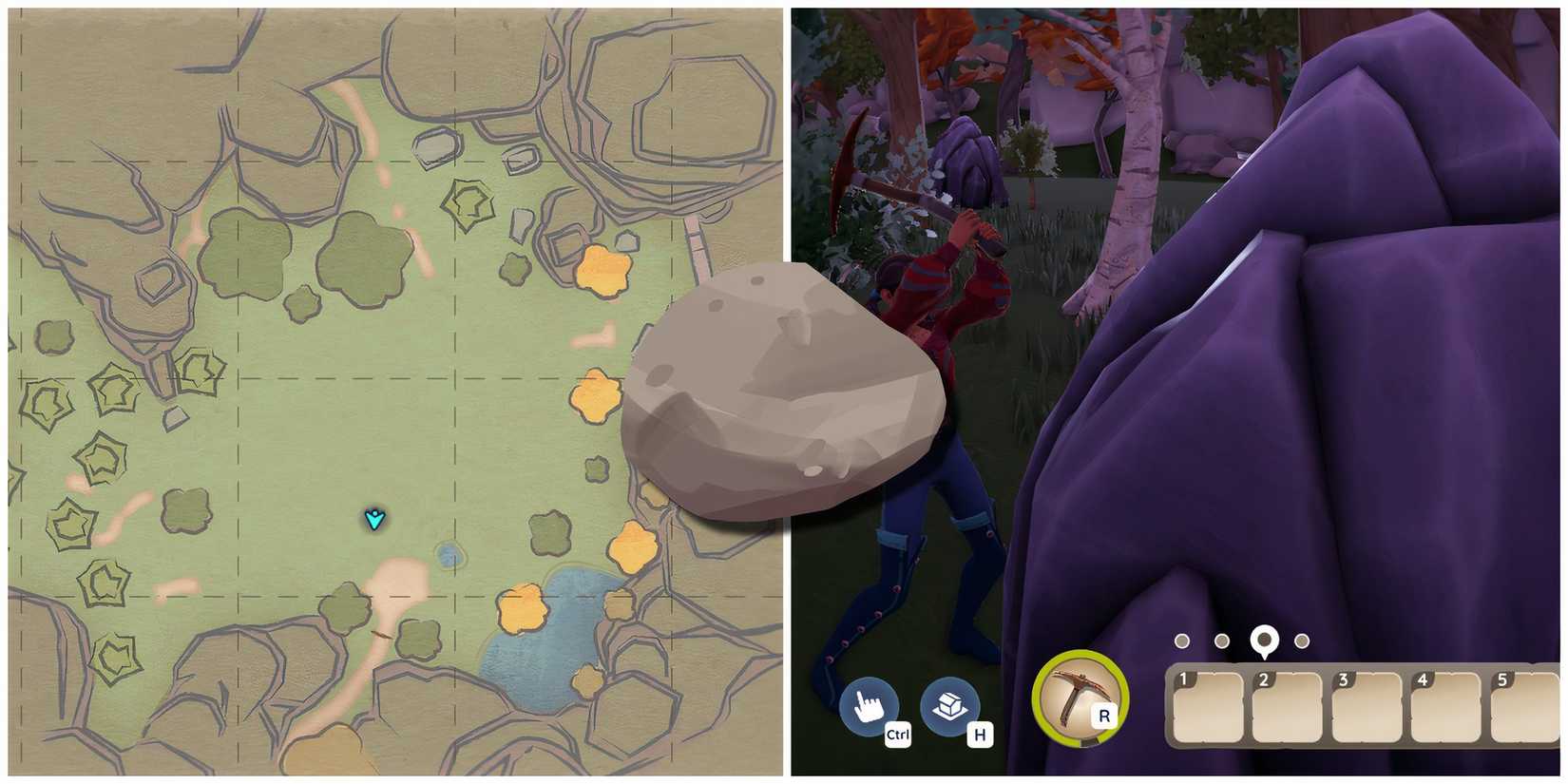1568x784 pixels.
Task: Click the Ctrl label below the hand icon
Action: coord(898,734)
